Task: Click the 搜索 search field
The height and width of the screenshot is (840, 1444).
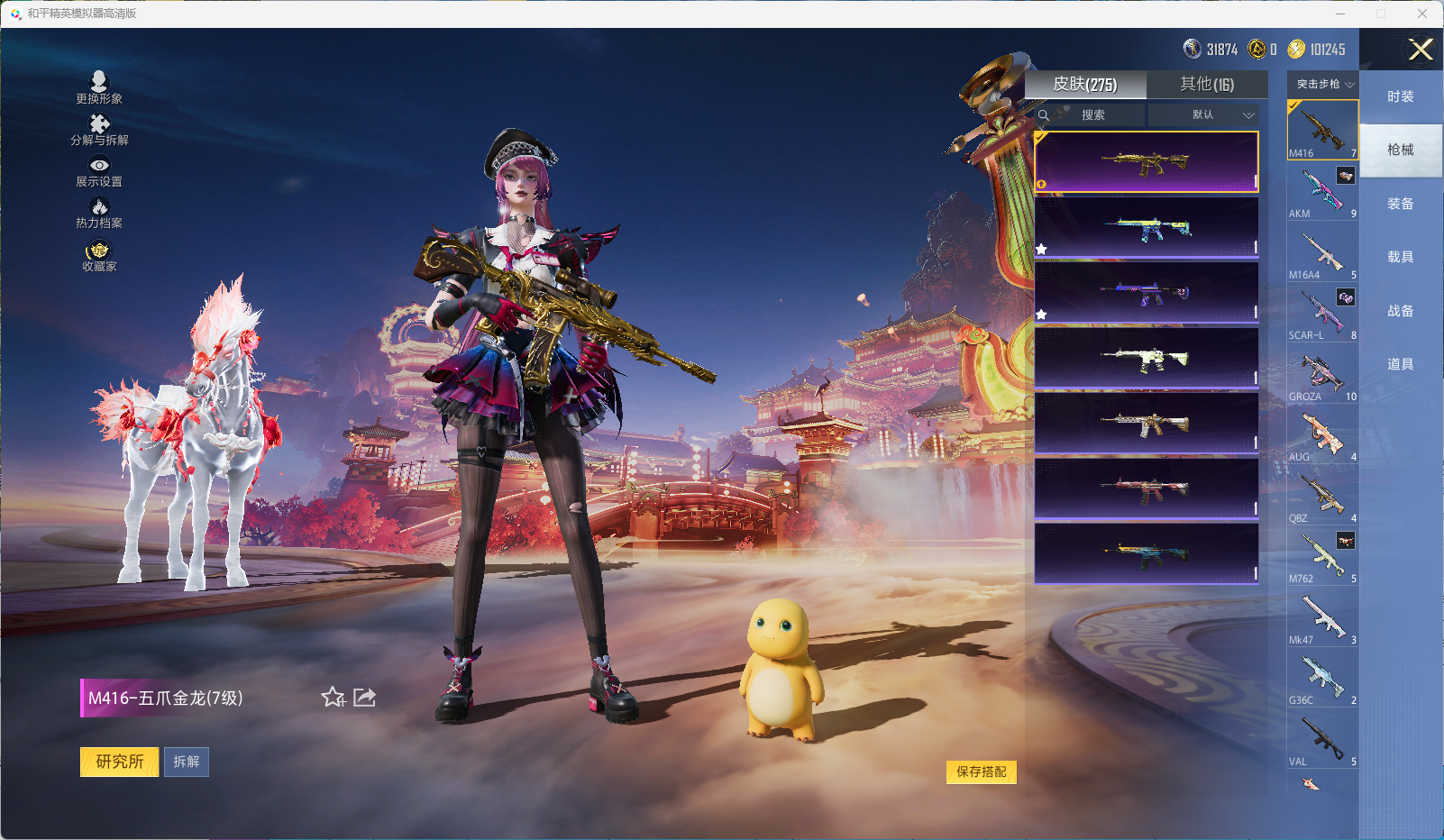Action: tap(1092, 114)
